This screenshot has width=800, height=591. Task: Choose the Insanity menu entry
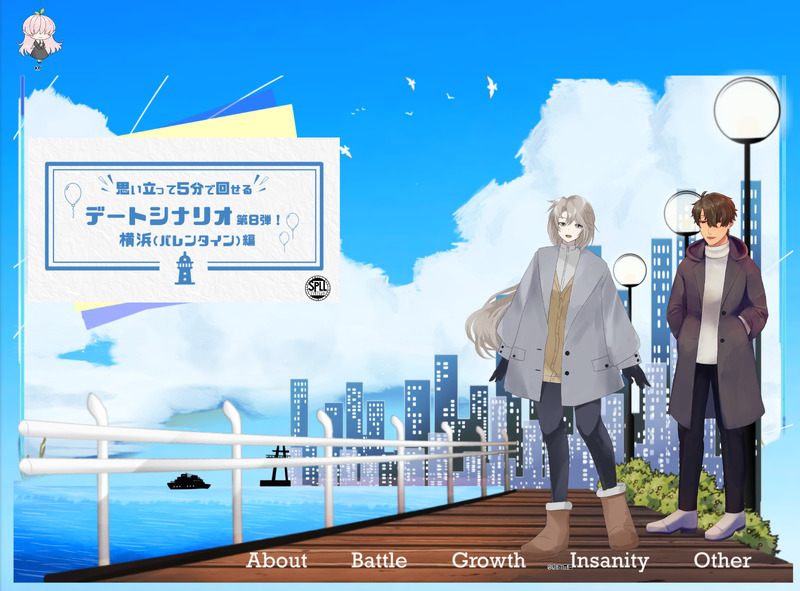click(609, 561)
